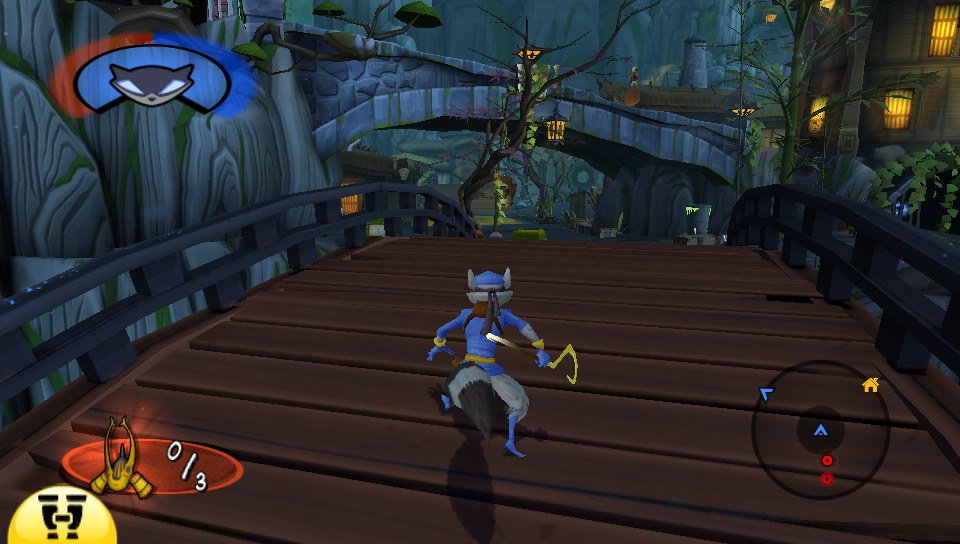Select the yellow house marker on radar
960x544 pixels.
tap(870, 384)
